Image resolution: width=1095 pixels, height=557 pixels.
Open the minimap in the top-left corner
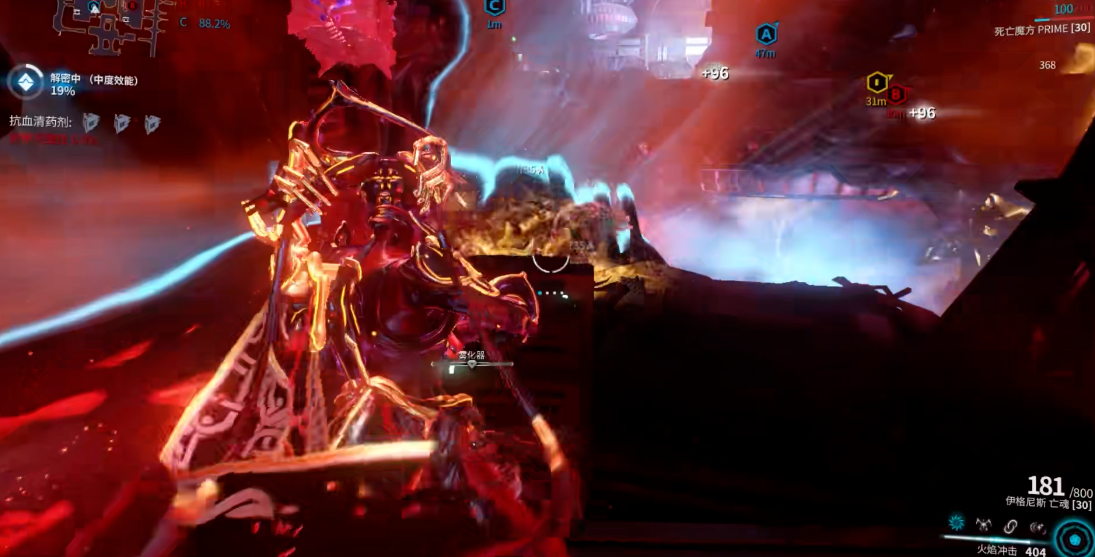click(110, 22)
